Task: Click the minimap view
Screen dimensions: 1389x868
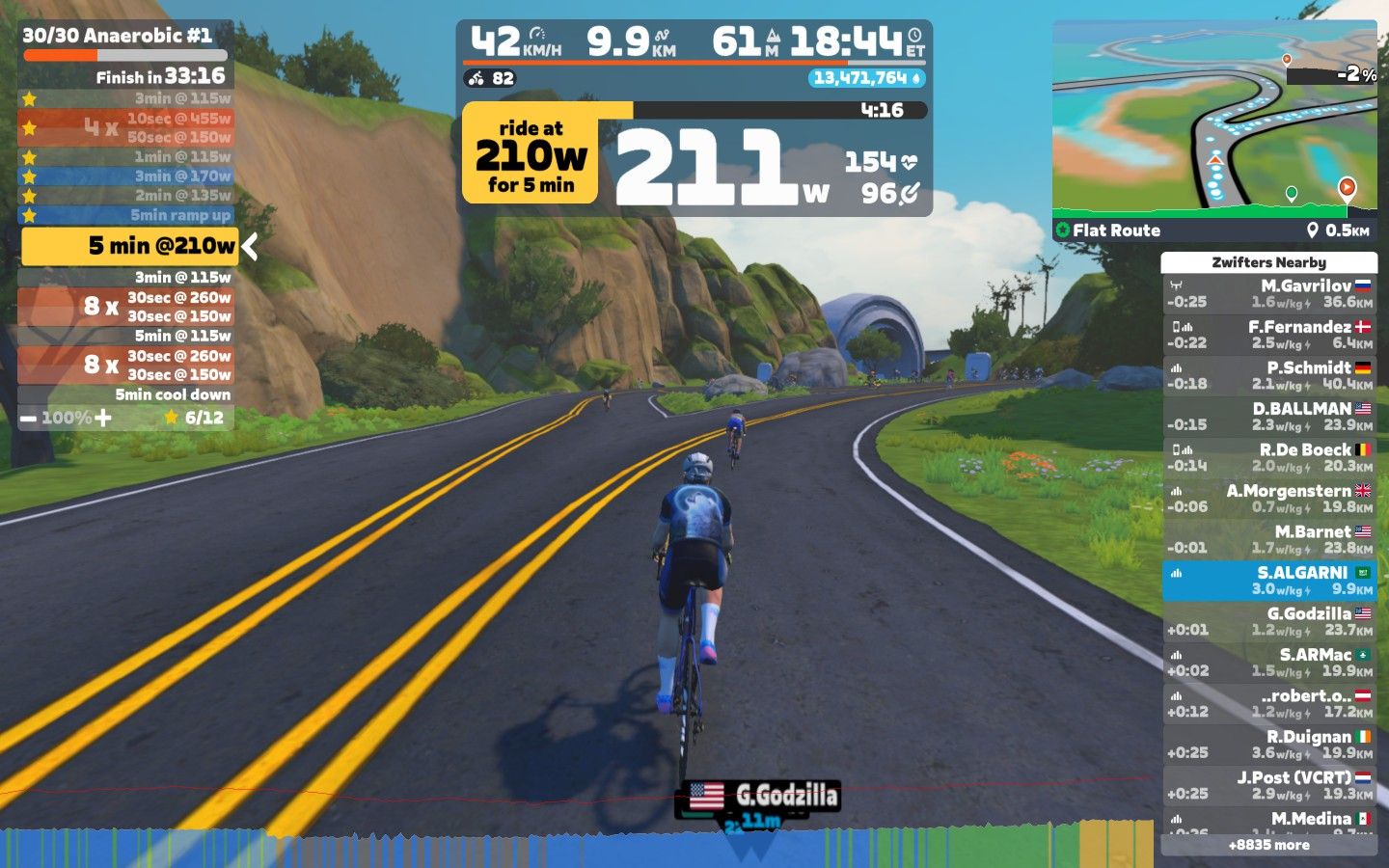Action: 1213,118
